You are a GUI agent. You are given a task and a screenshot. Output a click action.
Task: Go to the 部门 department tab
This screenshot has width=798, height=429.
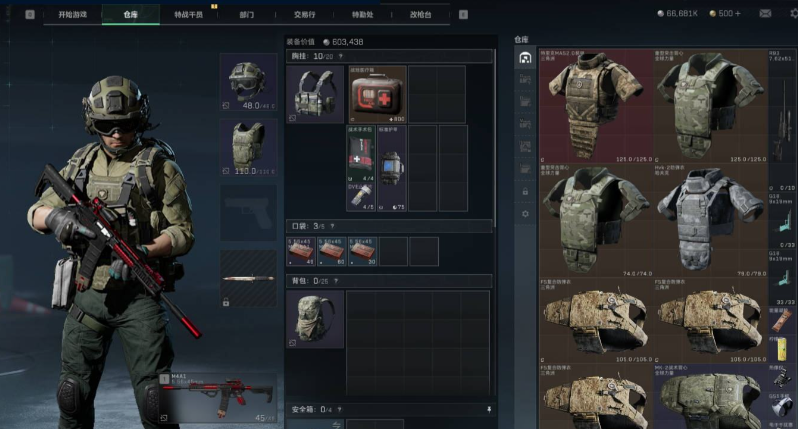tap(247, 15)
